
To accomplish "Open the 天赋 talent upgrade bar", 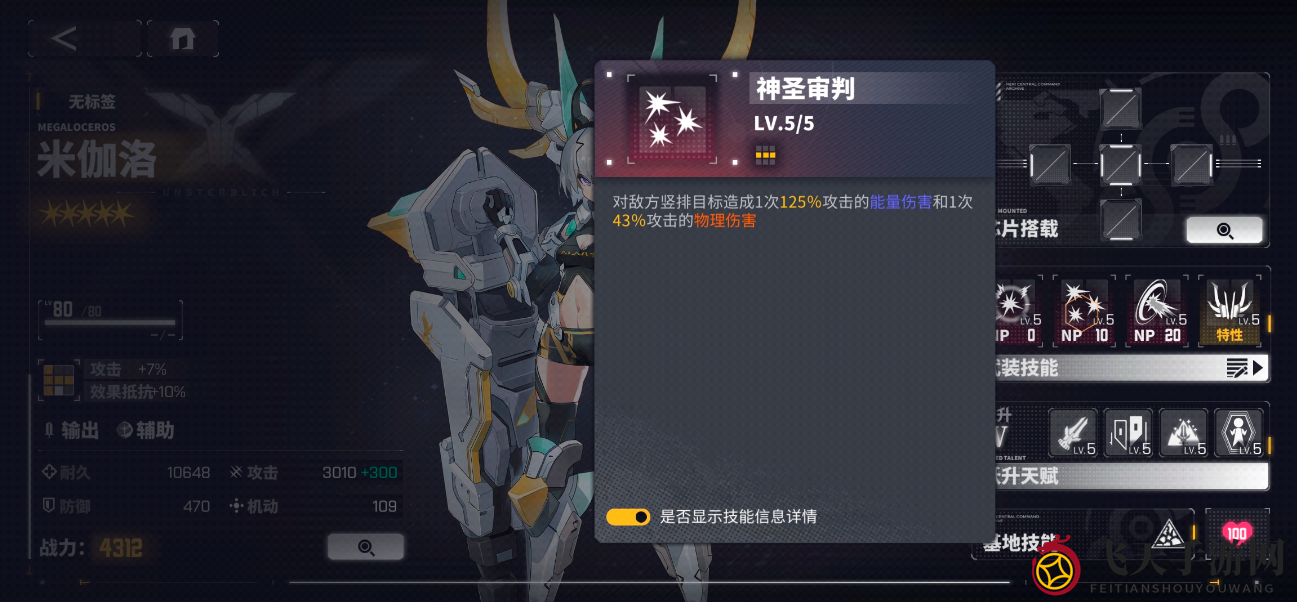I will 1130,476.
